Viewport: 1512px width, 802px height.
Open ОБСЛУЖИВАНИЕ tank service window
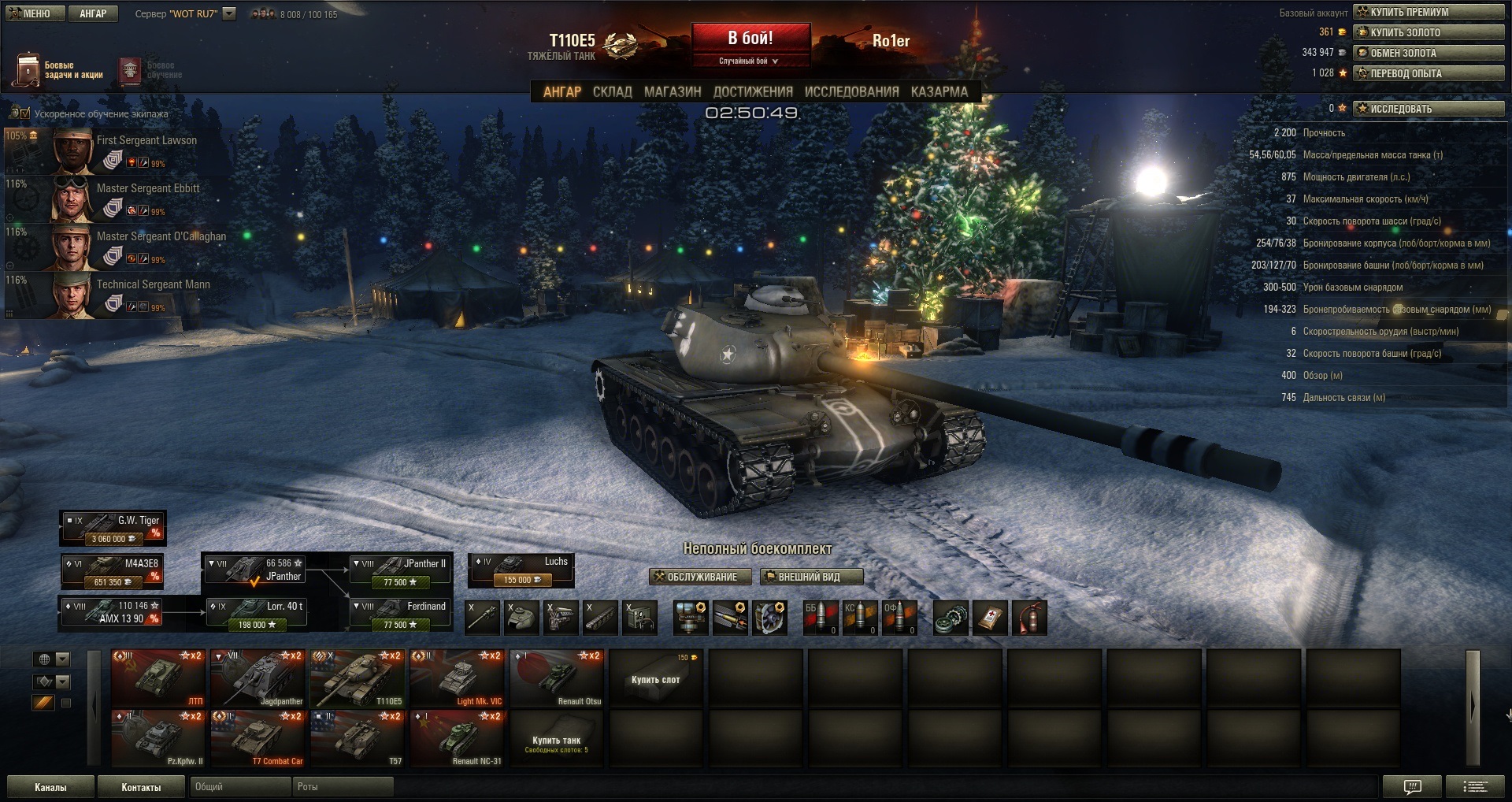tap(696, 577)
